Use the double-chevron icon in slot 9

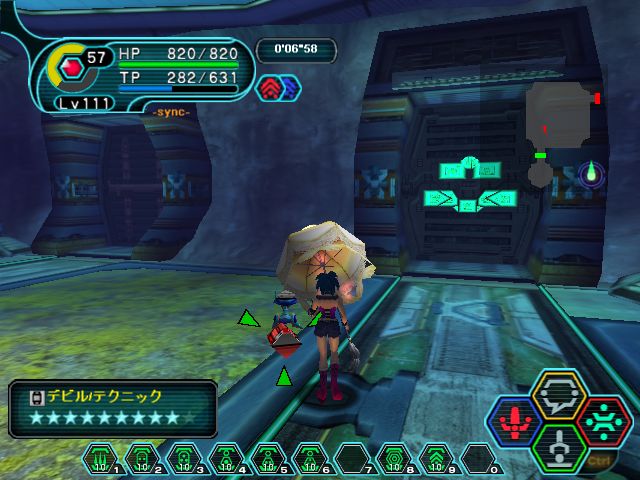pyautogui.click(x=436, y=458)
